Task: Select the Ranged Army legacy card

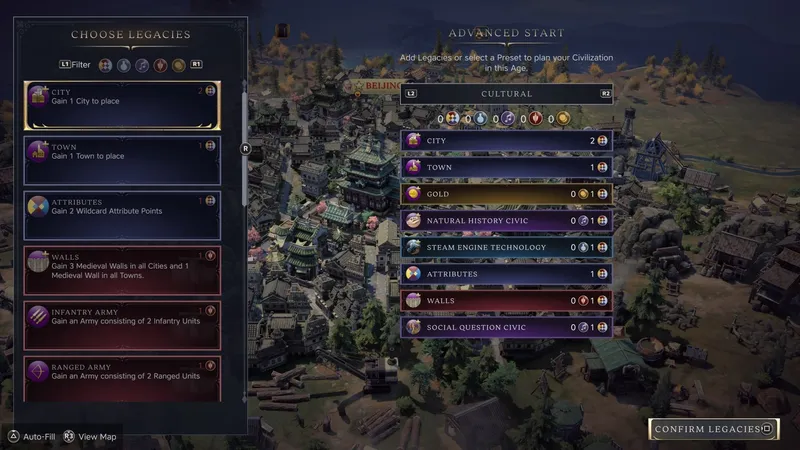Action: [122, 380]
